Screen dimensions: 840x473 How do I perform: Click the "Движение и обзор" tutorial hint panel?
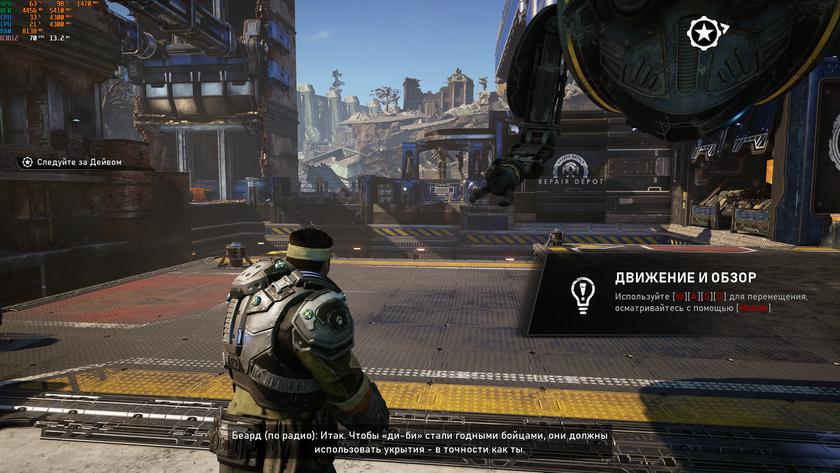680,292
